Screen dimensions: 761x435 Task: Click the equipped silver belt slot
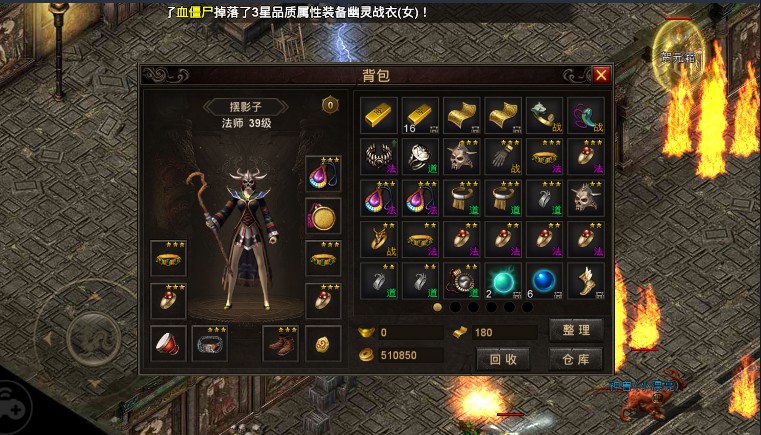210,343
